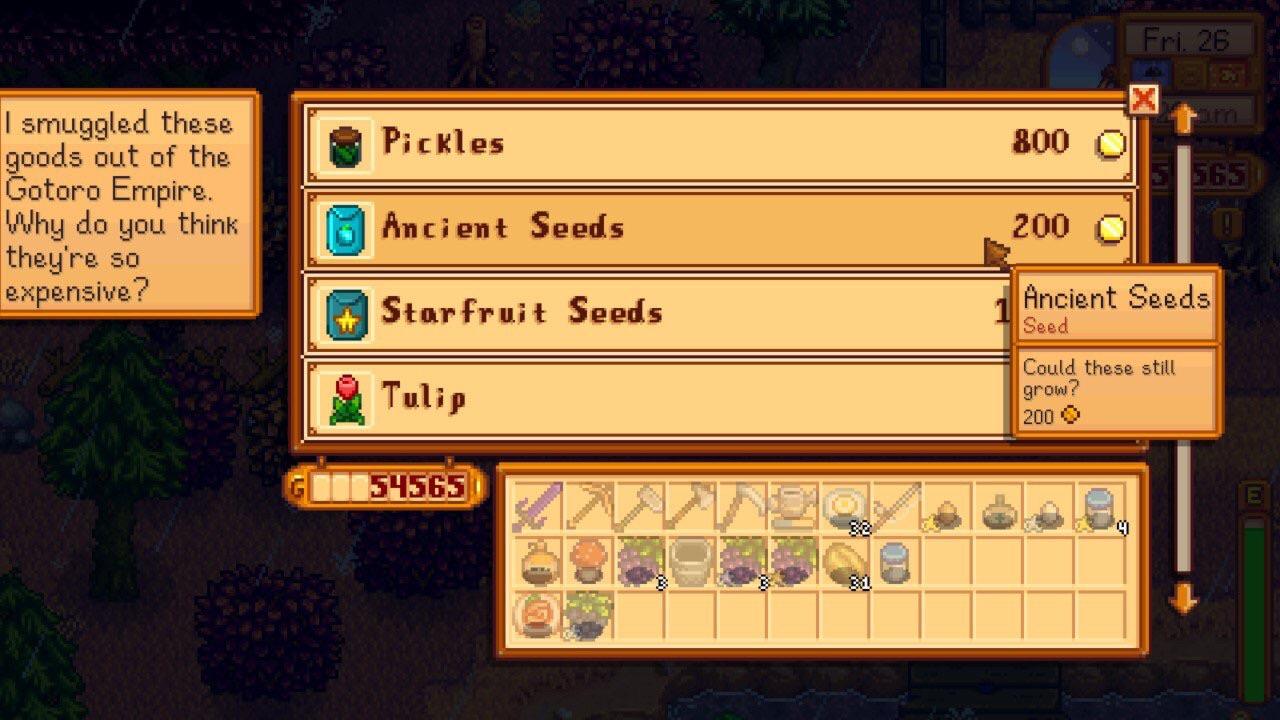
Task: Select the bucket in the second inventory row
Action: [x=695, y=561]
